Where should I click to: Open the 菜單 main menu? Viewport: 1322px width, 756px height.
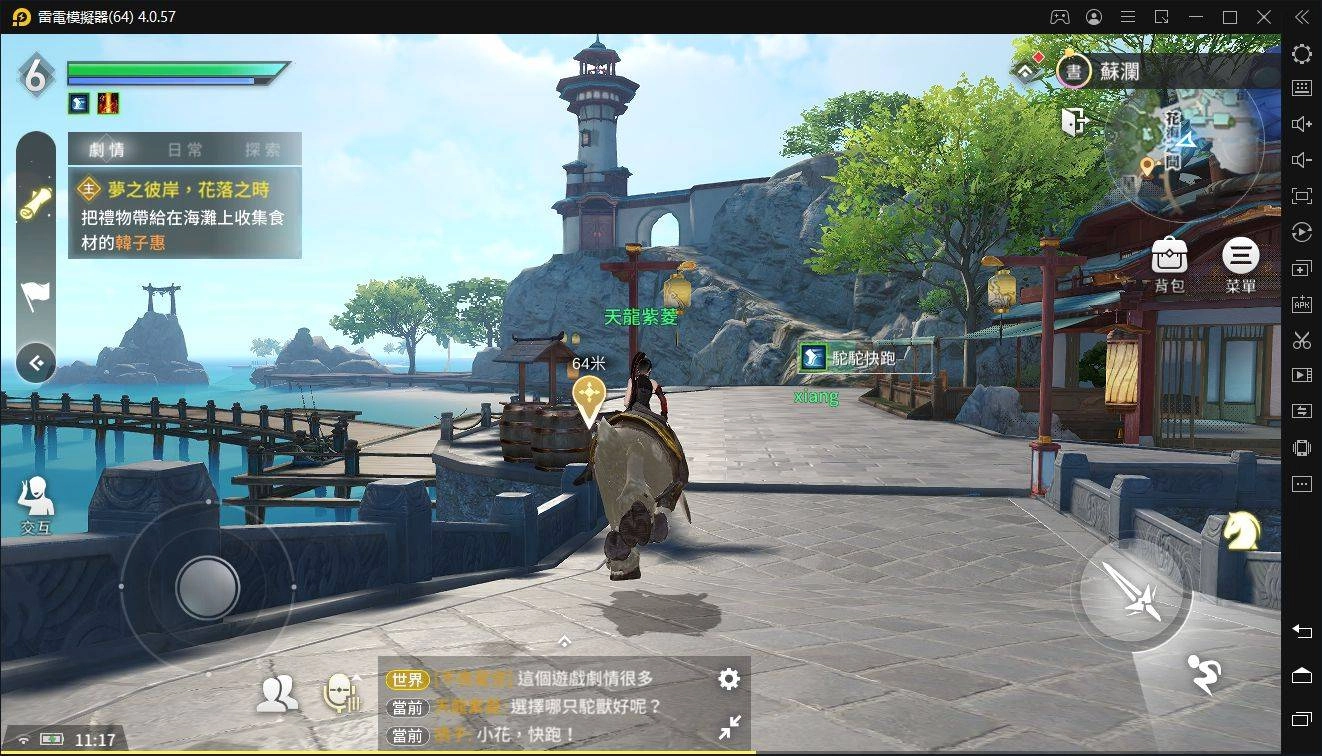click(x=1240, y=265)
